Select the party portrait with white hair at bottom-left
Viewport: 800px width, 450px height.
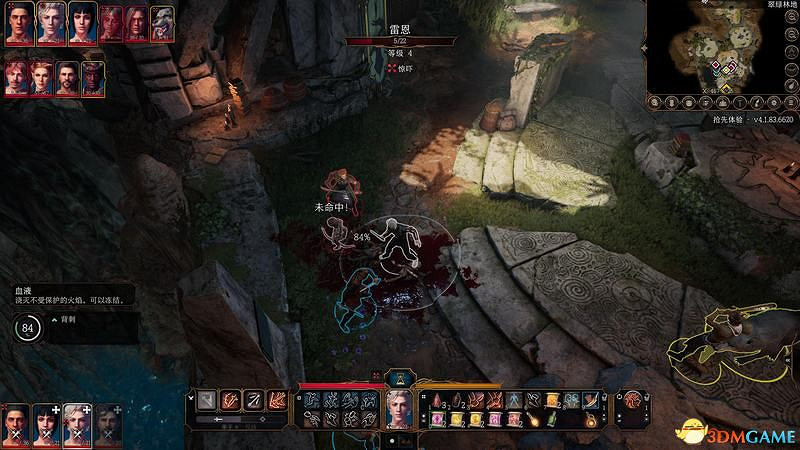click(x=77, y=424)
